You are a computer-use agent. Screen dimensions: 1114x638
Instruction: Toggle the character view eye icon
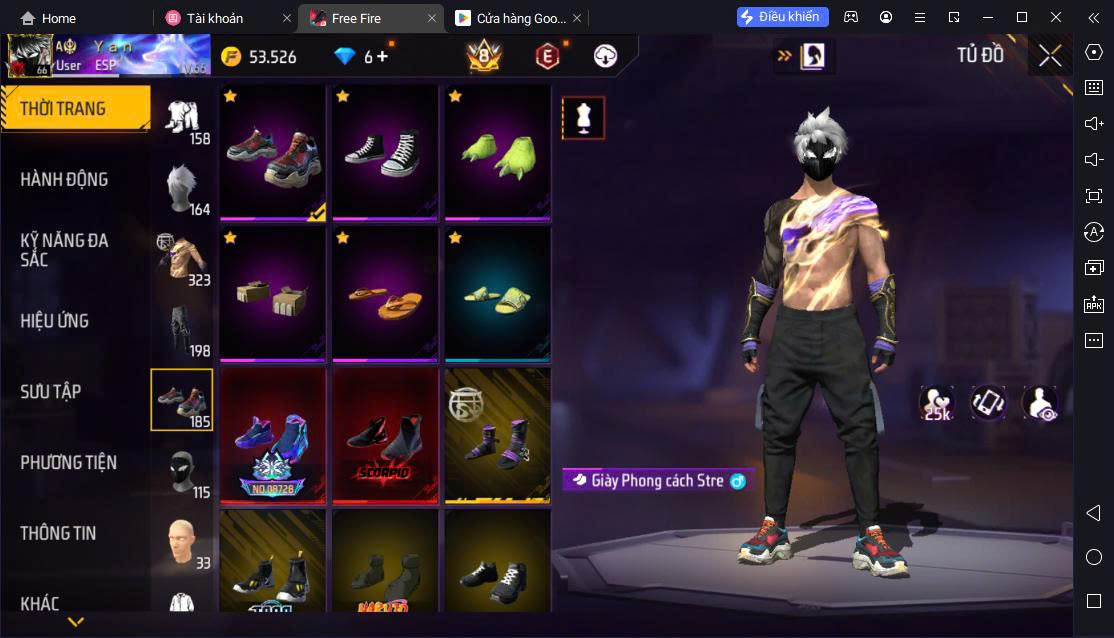pyautogui.click(x=1040, y=402)
